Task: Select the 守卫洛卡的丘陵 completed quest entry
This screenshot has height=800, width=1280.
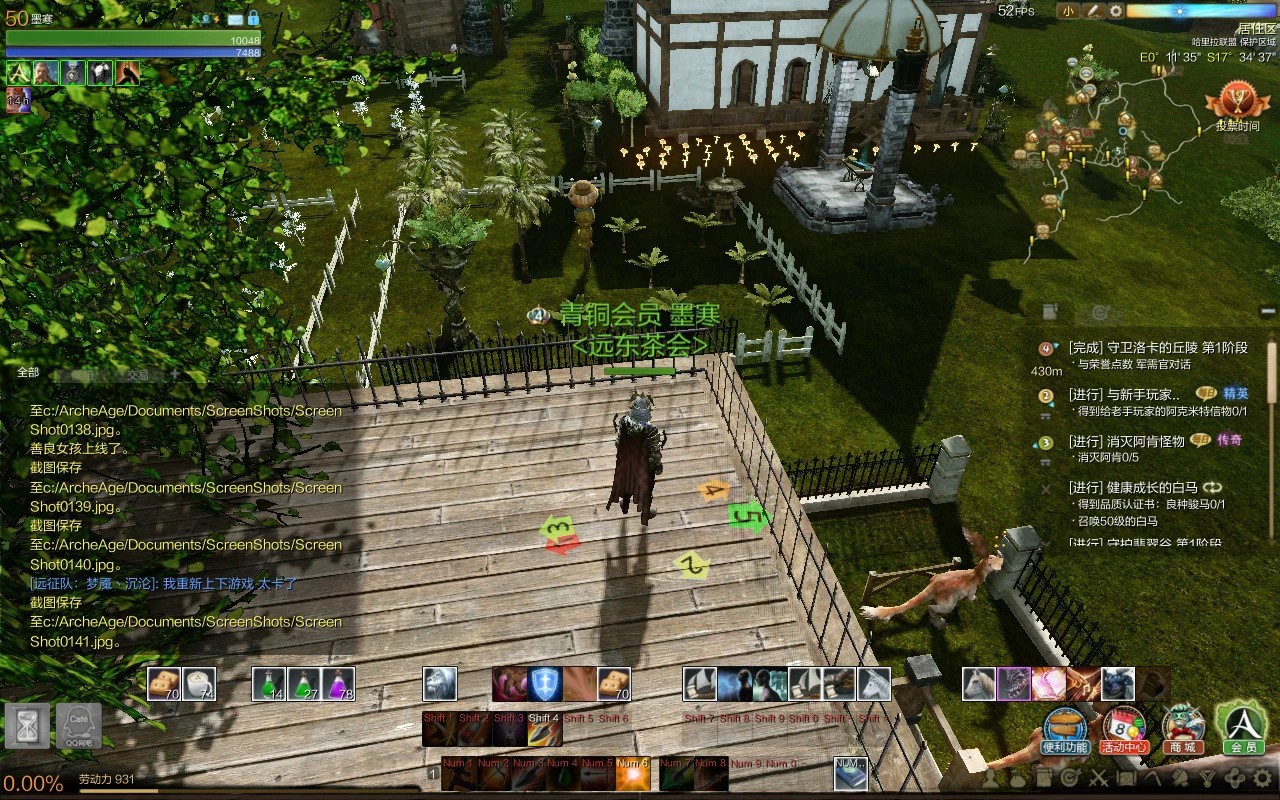Action: click(1158, 348)
